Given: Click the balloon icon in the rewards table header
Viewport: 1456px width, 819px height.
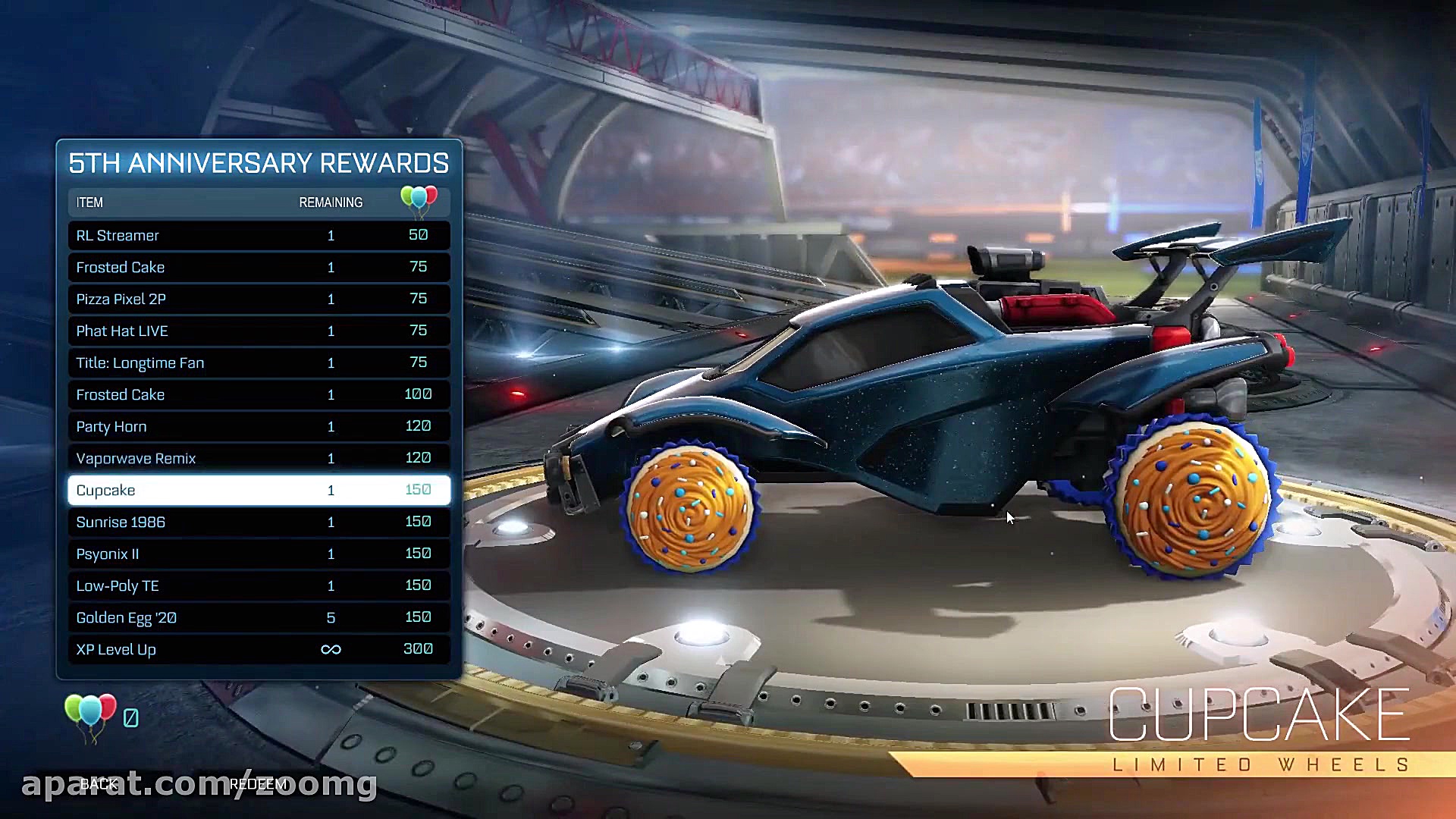Looking at the screenshot, I should 418,199.
